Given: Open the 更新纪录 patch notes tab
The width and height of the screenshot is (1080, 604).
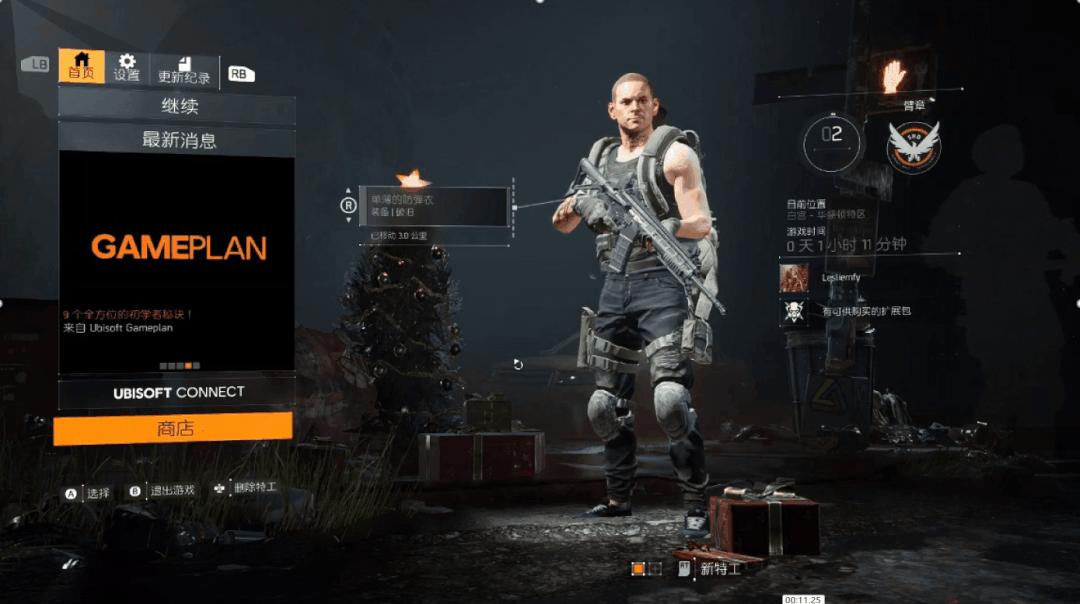Looking at the screenshot, I should (x=184, y=70).
